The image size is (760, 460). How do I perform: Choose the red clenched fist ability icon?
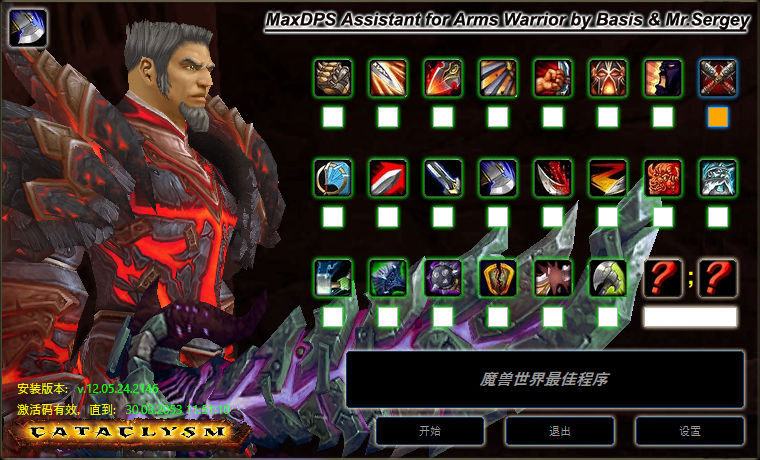tap(553, 78)
